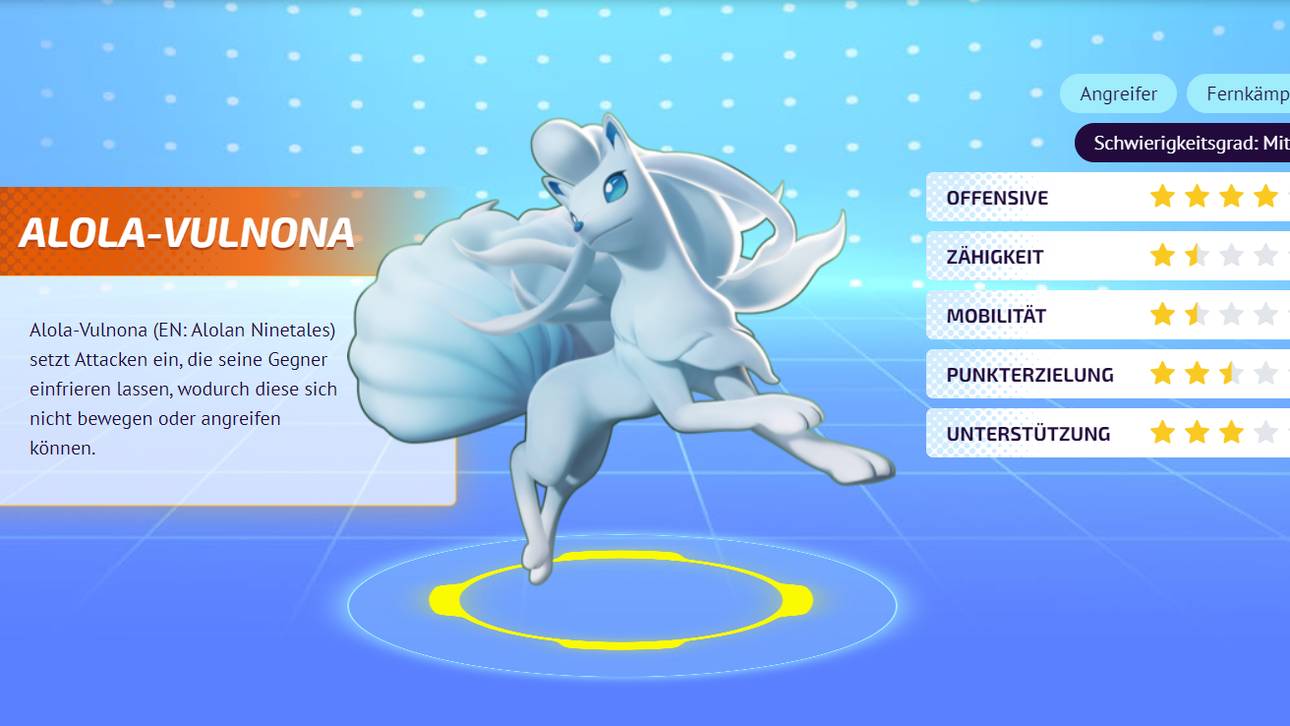The width and height of the screenshot is (1290, 726).
Task: Toggle the Angreifer role filter
Action: (1118, 93)
